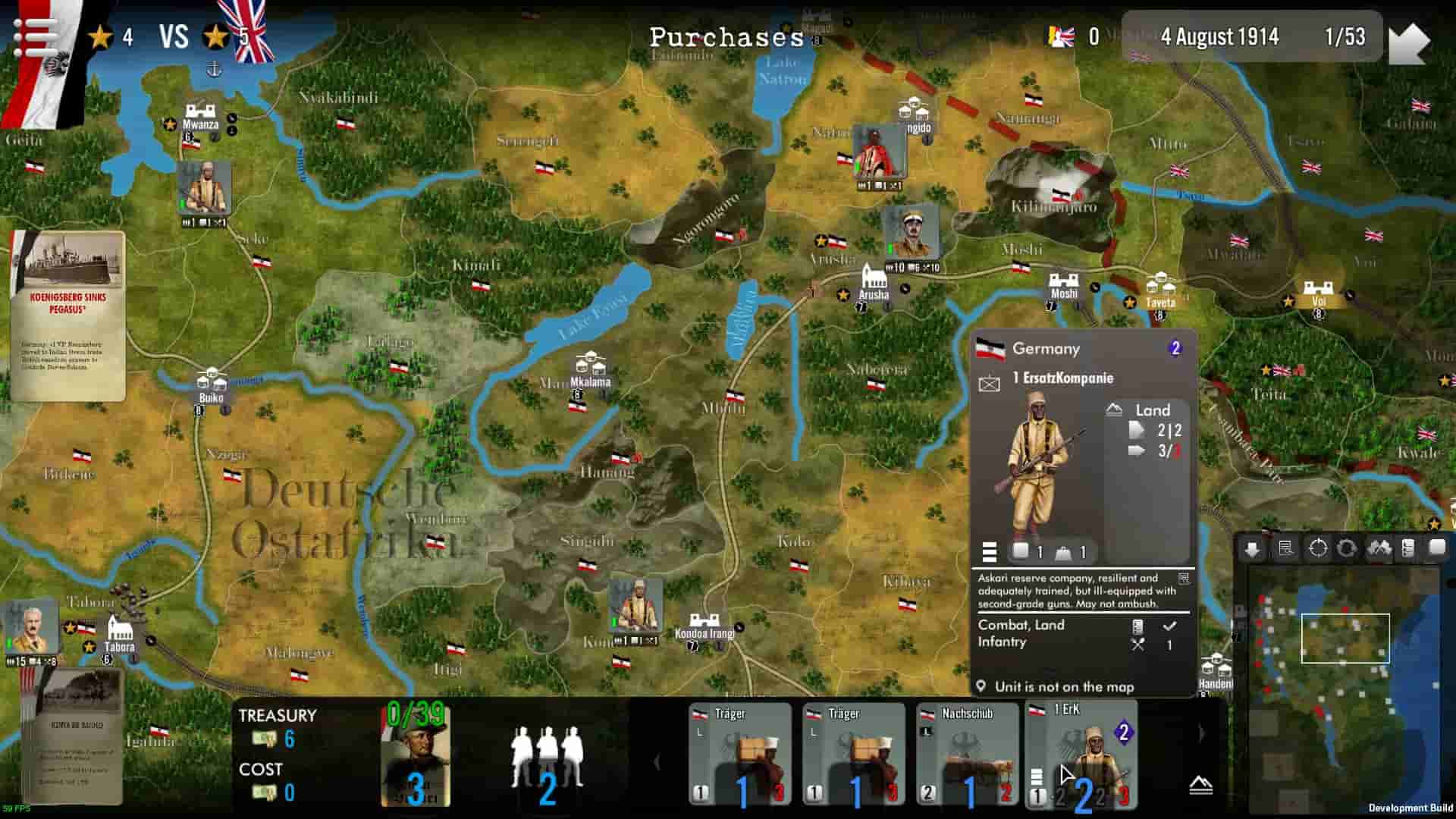
Task: Click the anchor icon below the VS score
Action: click(216, 71)
